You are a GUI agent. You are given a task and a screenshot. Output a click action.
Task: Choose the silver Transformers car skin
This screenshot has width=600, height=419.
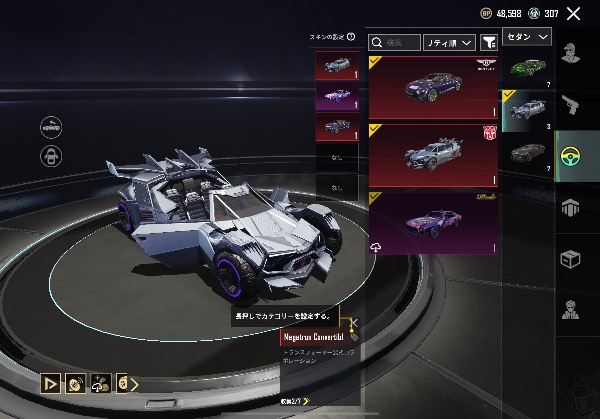coord(433,155)
